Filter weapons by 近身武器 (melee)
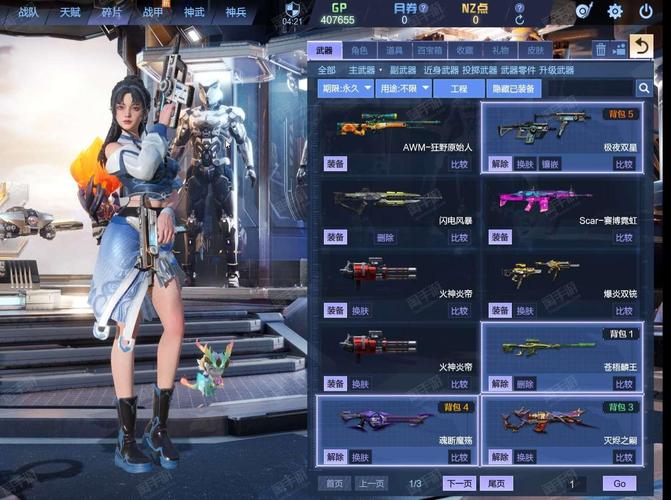The image size is (671, 500). click(440, 70)
